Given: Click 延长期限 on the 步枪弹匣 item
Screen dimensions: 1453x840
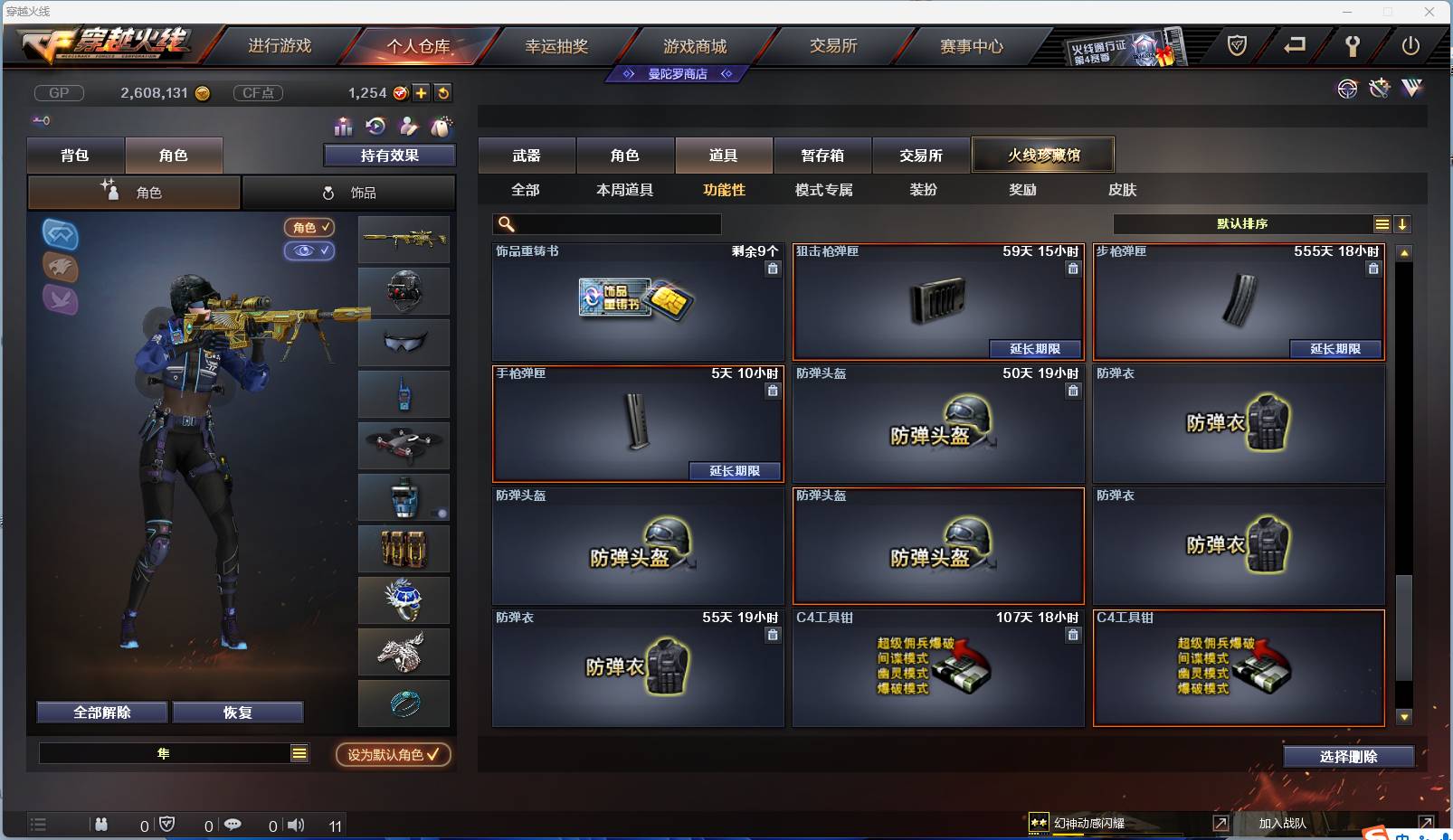Looking at the screenshot, I should coord(1336,349).
